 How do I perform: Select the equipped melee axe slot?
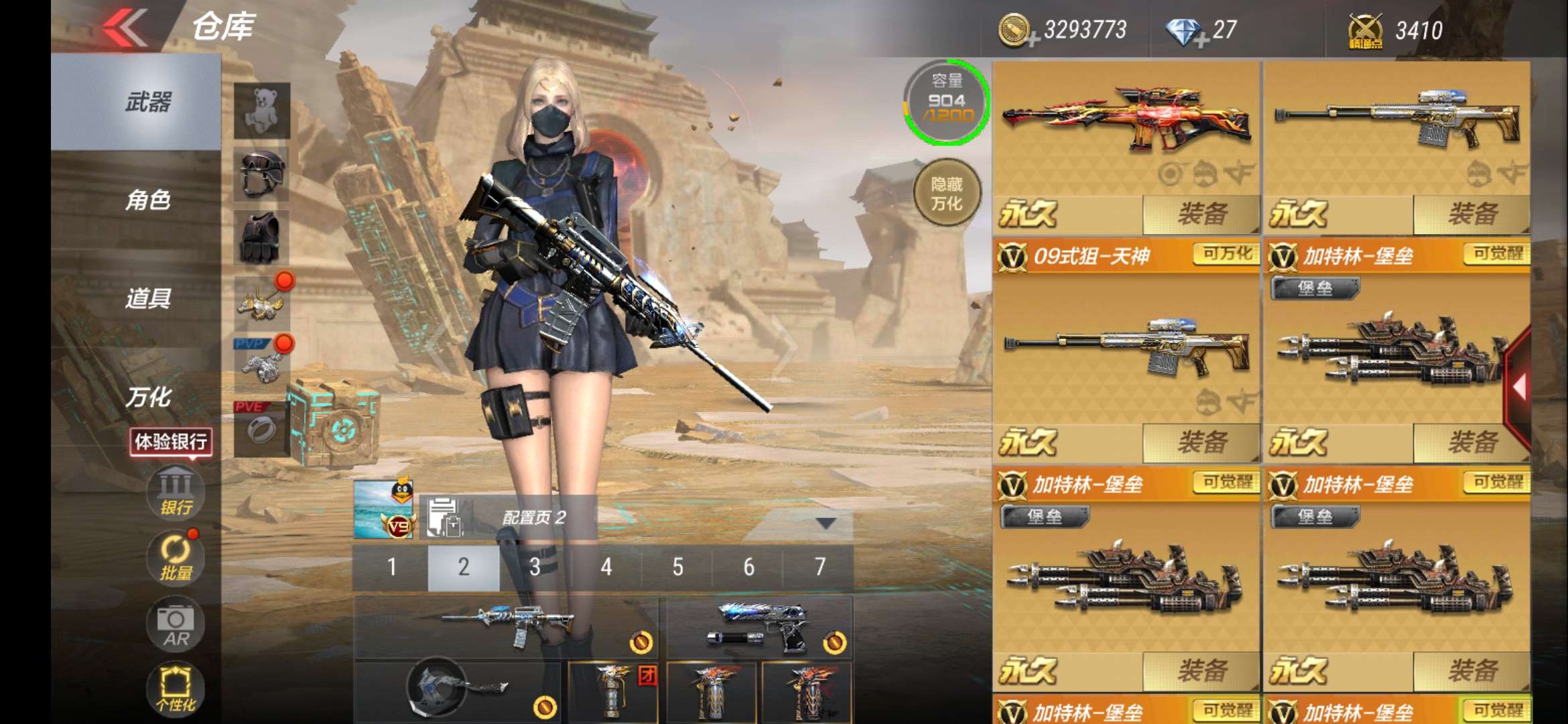pyautogui.click(x=457, y=692)
